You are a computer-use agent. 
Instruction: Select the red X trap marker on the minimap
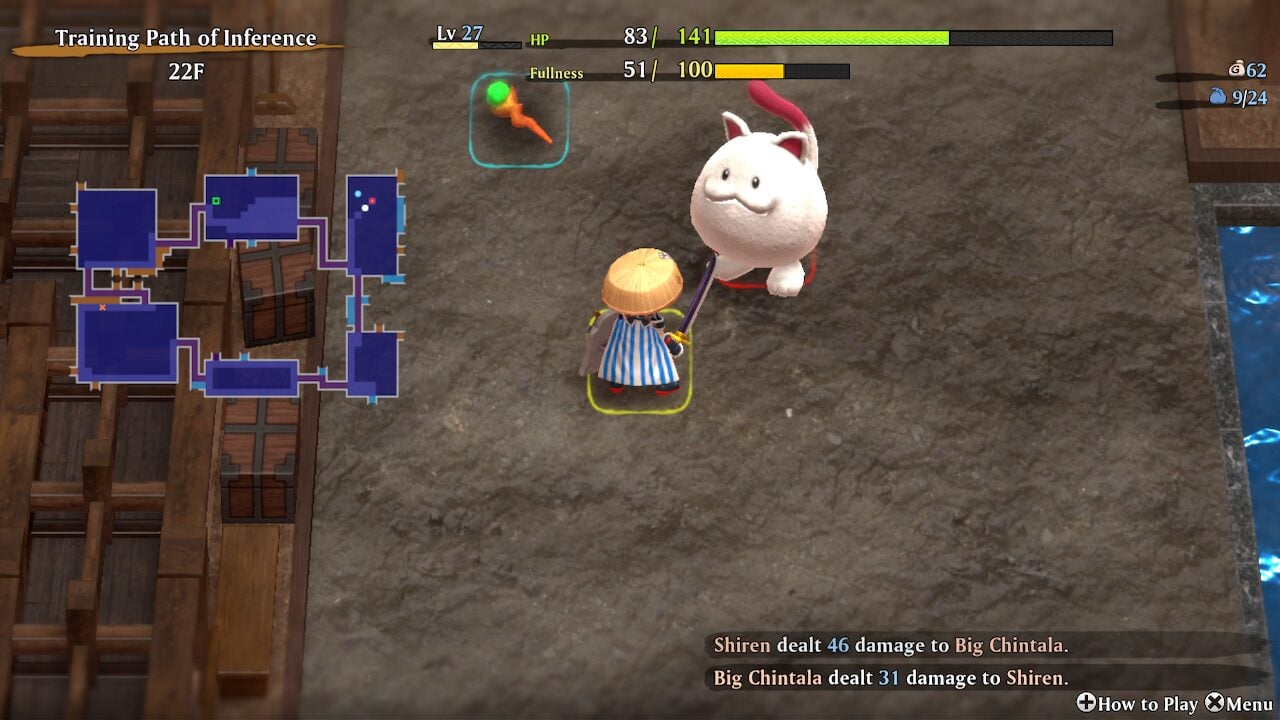102,308
